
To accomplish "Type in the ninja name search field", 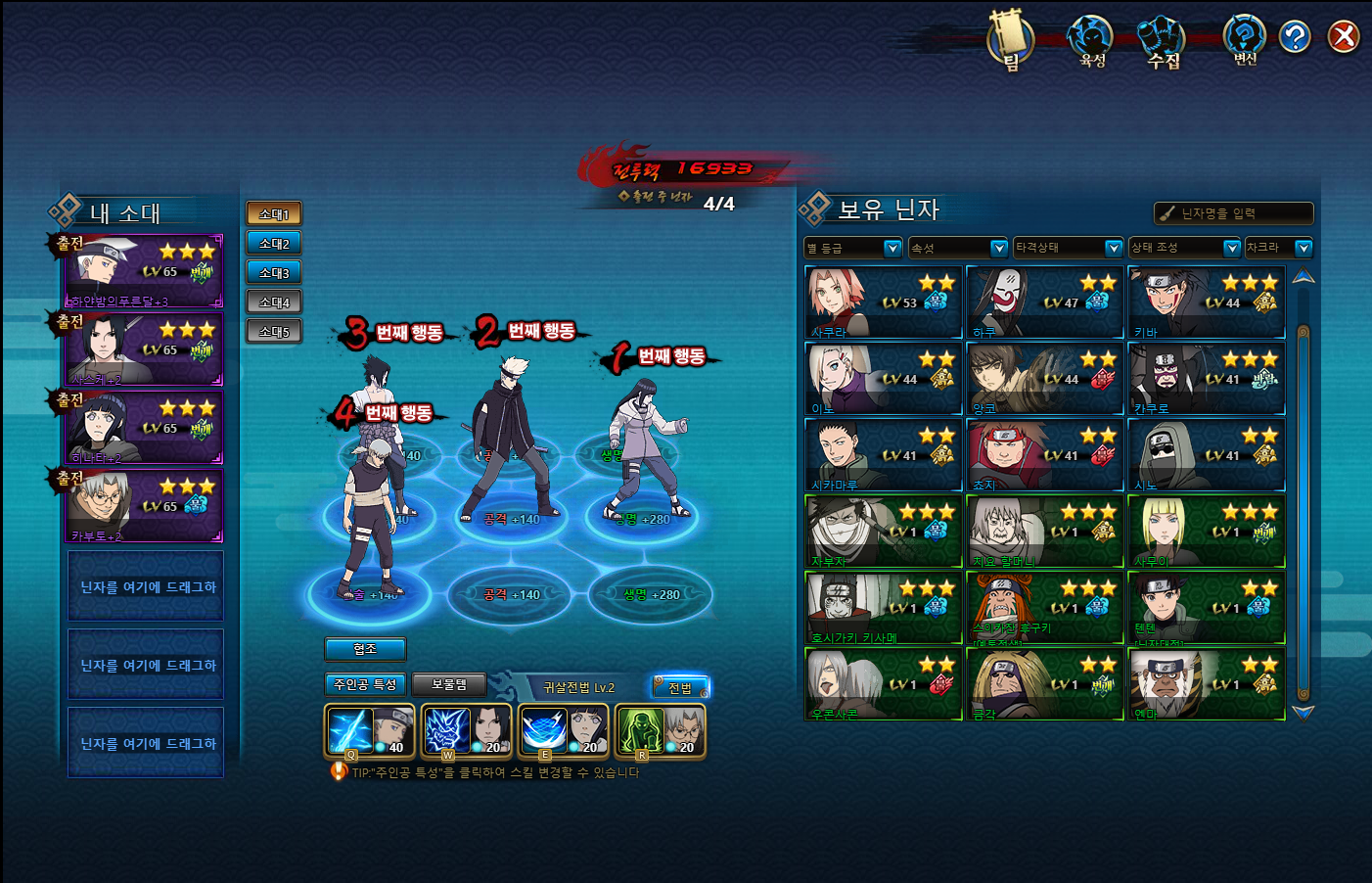I will (x=1243, y=213).
